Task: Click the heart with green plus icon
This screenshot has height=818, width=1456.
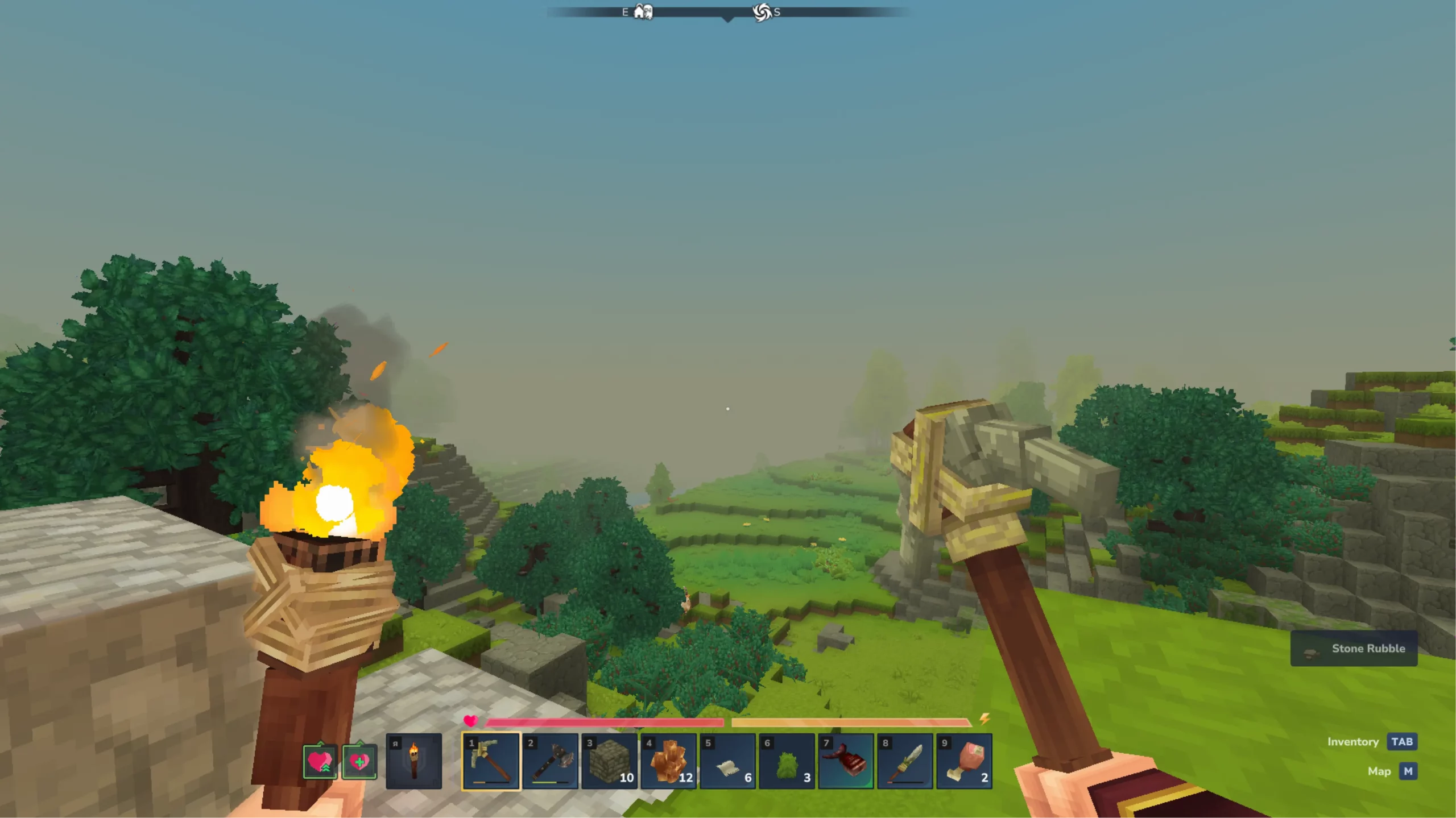Action: [x=359, y=761]
